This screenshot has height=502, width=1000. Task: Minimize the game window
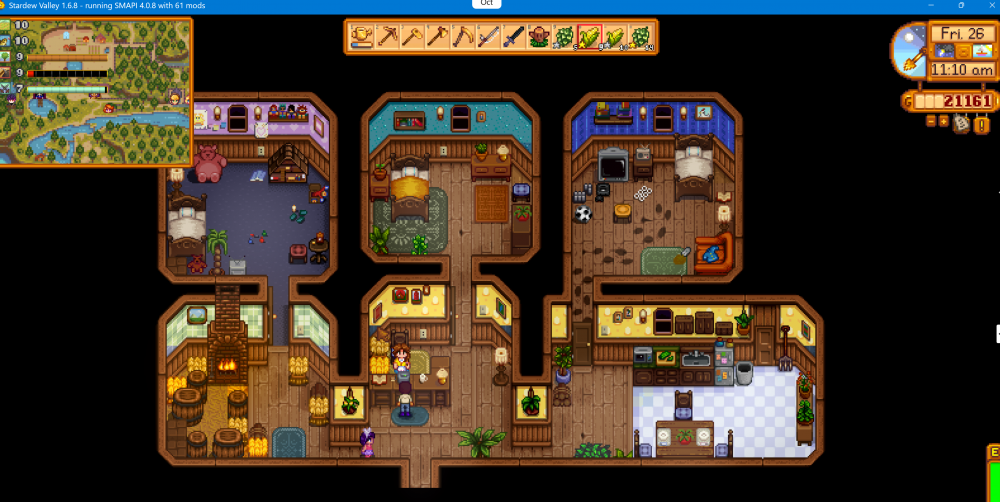pos(934,5)
